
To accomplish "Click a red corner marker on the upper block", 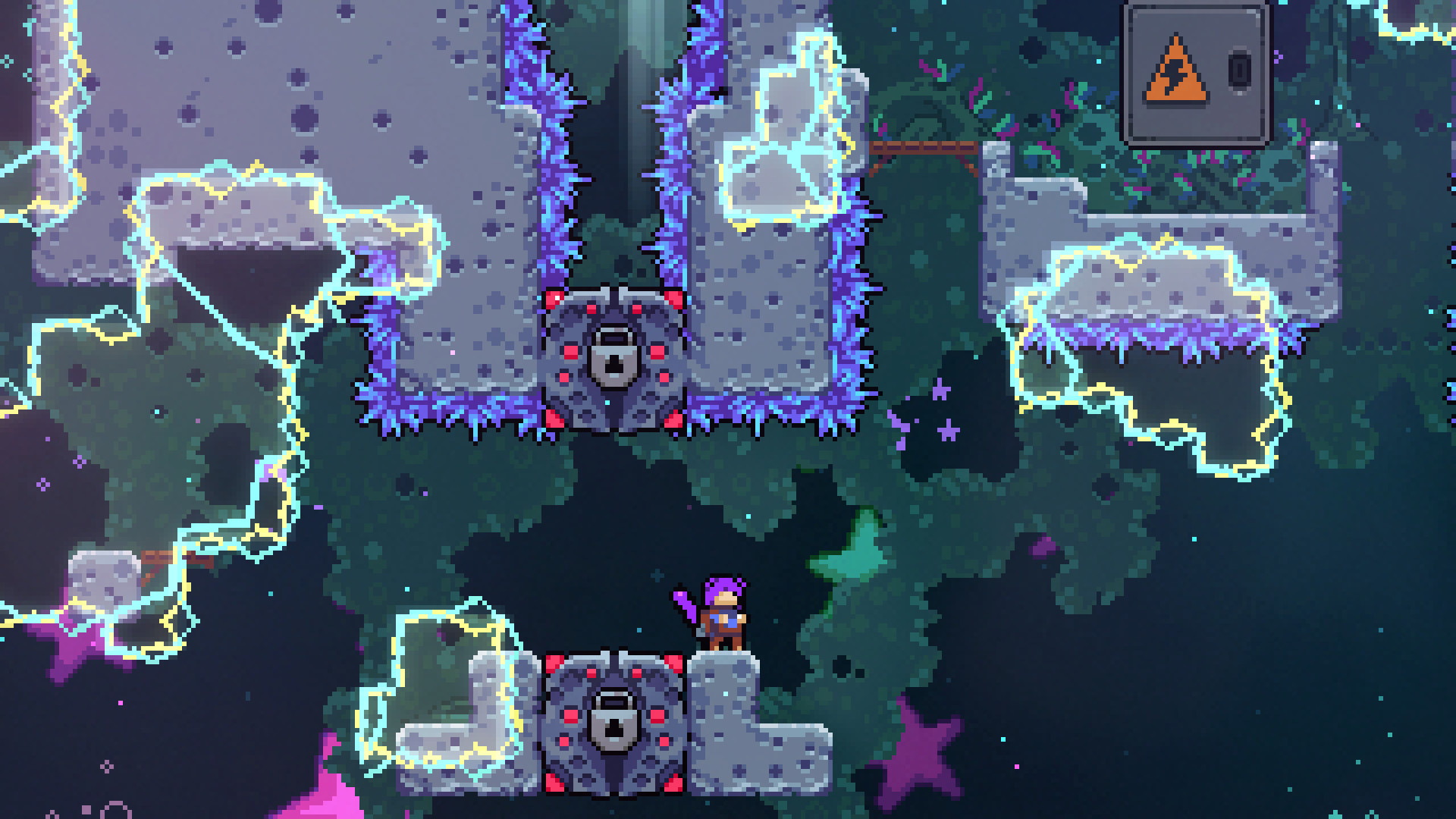I will (x=554, y=300).
